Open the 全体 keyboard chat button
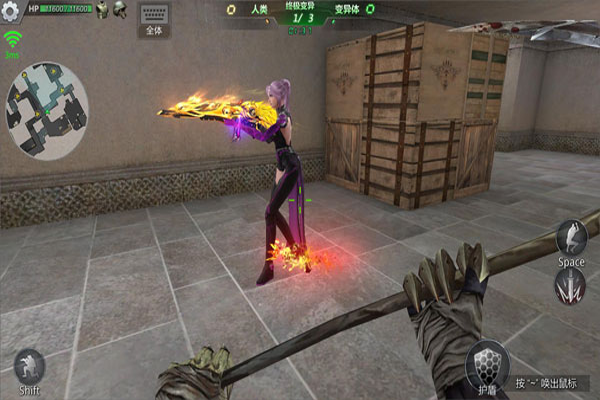The image size is (600, 400). tap(154, 20)
